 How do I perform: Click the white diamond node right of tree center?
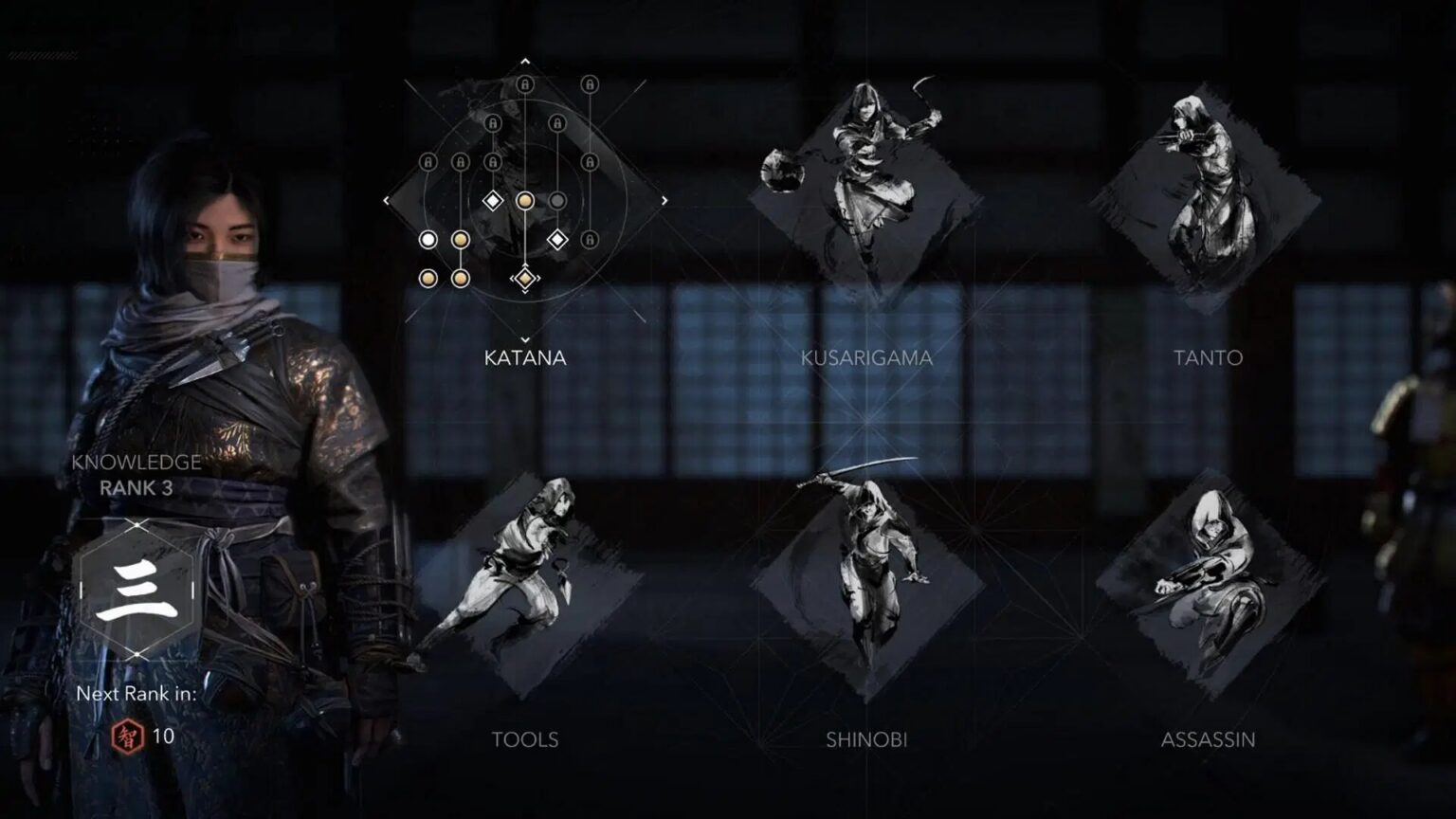558,238
